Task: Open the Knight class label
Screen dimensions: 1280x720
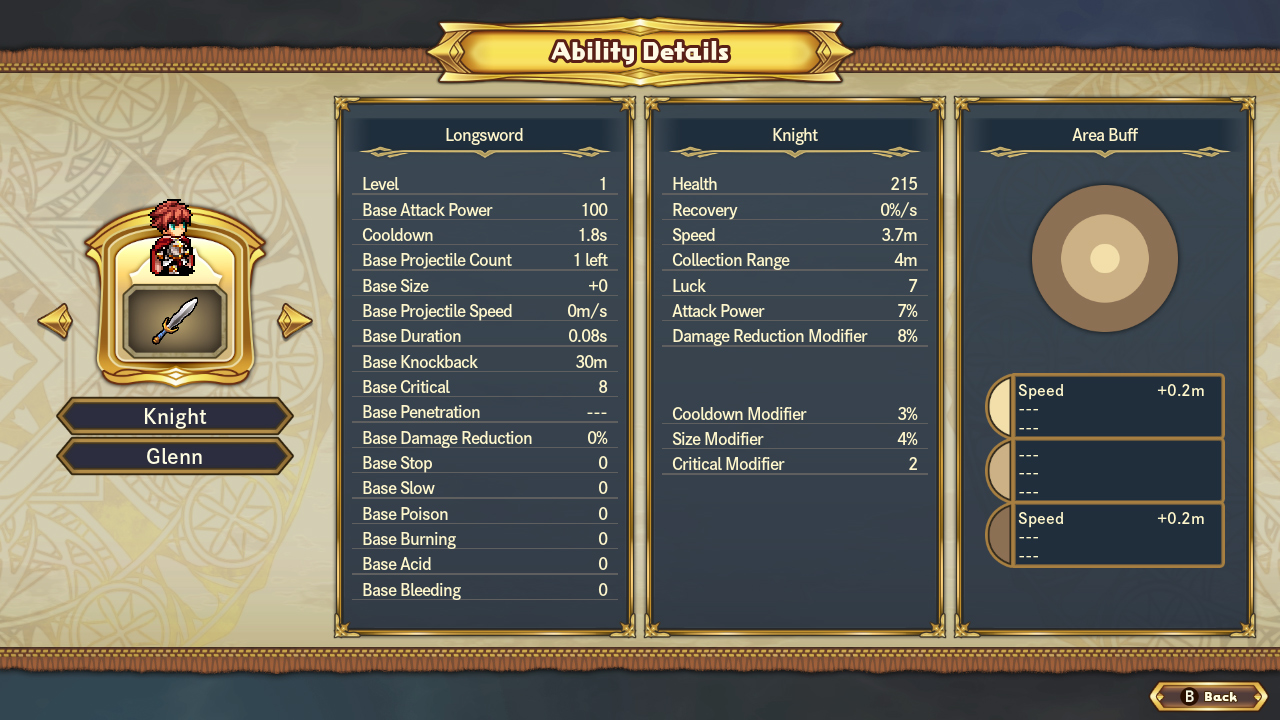Action: point(175,416)
